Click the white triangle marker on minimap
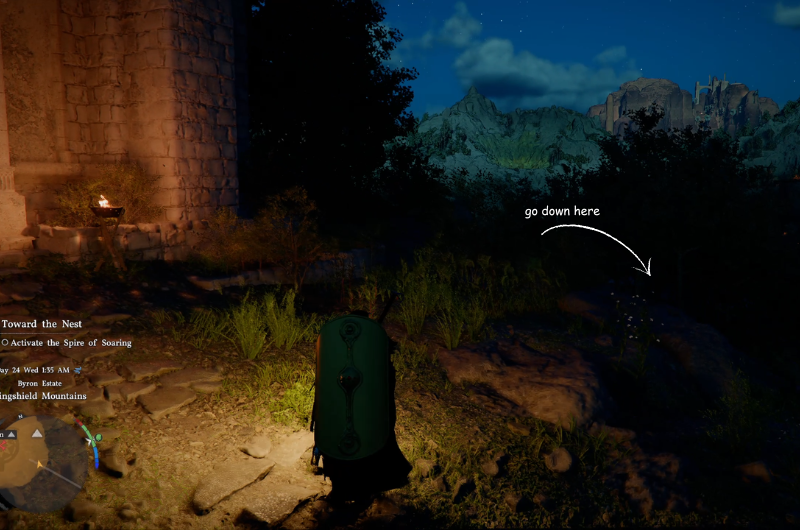 point(37,433)
